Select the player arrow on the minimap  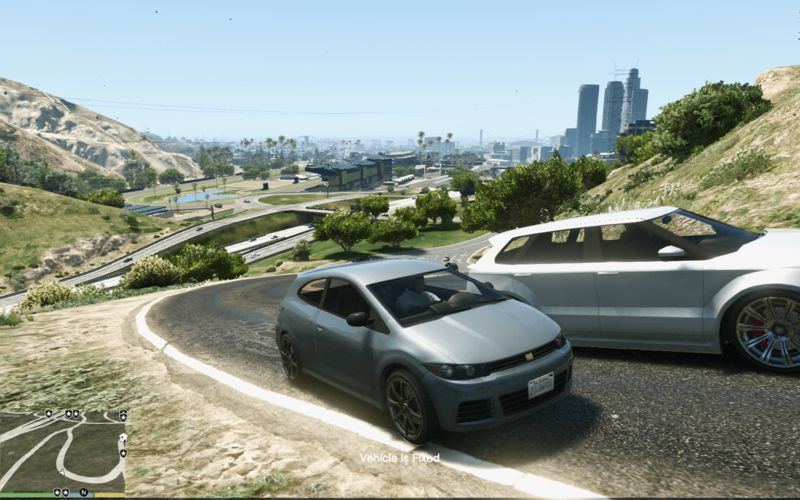(x=62, y=471)
